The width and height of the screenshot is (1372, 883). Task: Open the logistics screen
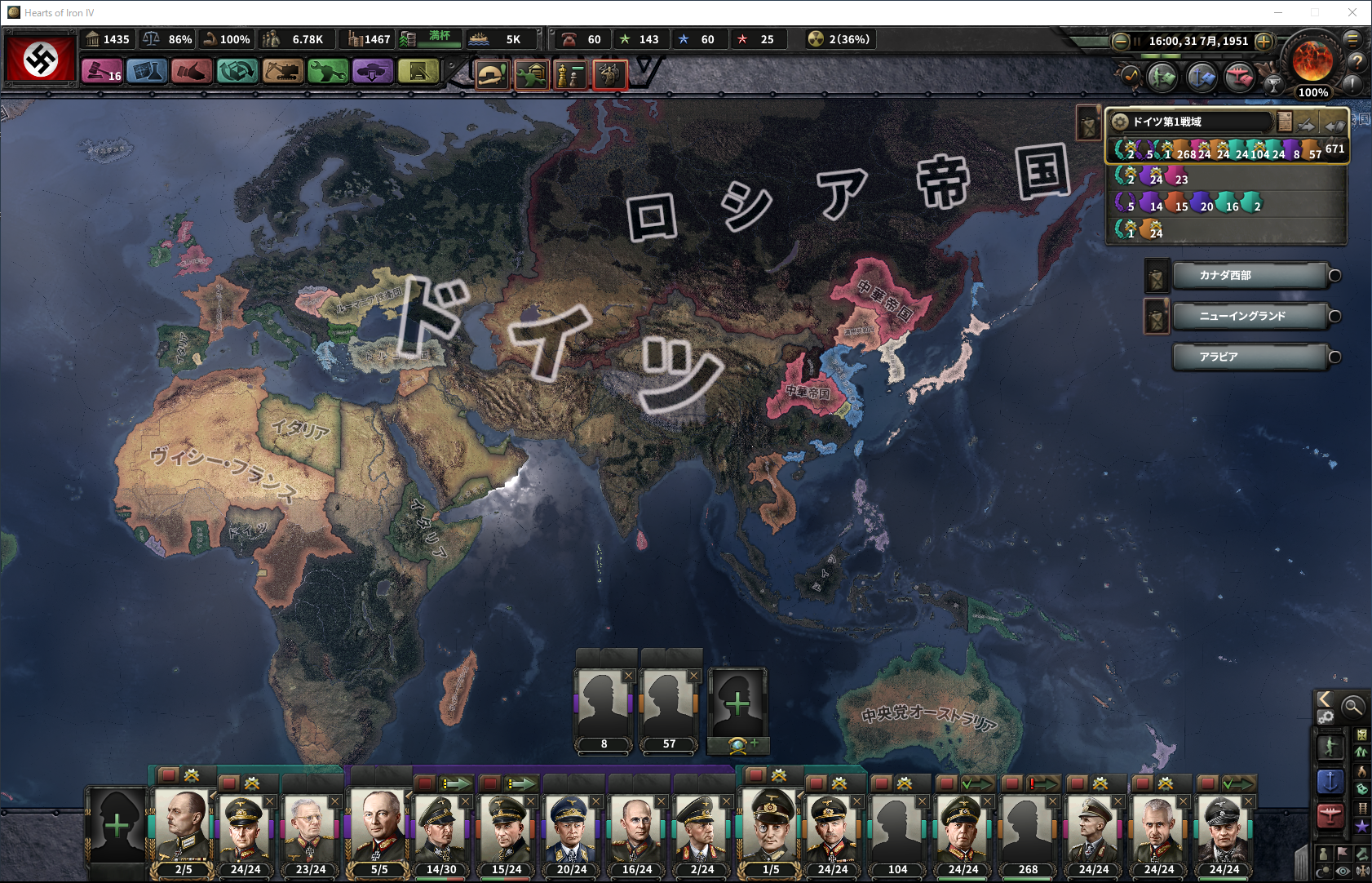[x=418, y=72]
